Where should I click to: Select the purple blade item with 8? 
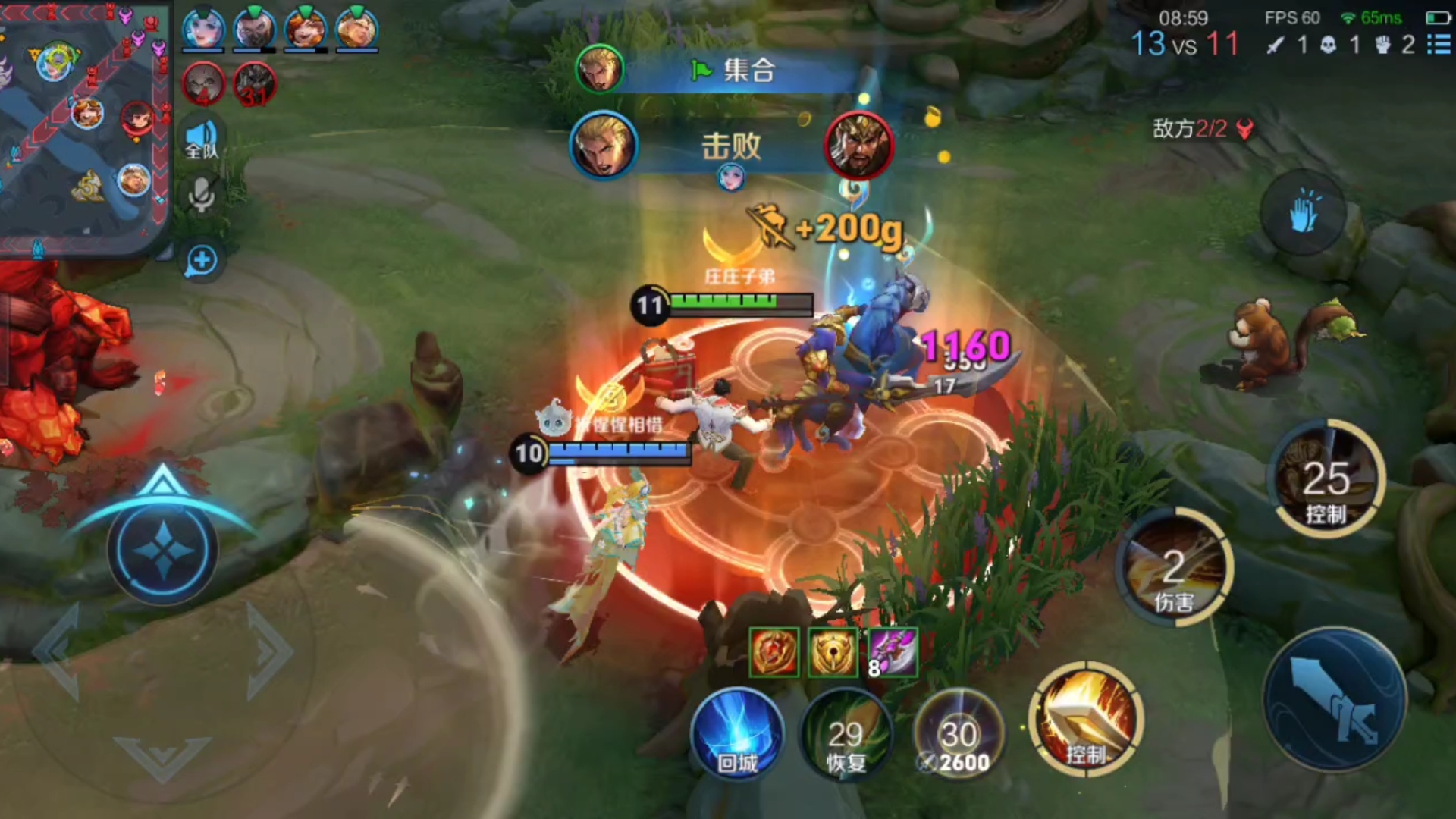(x=893, y=652)
